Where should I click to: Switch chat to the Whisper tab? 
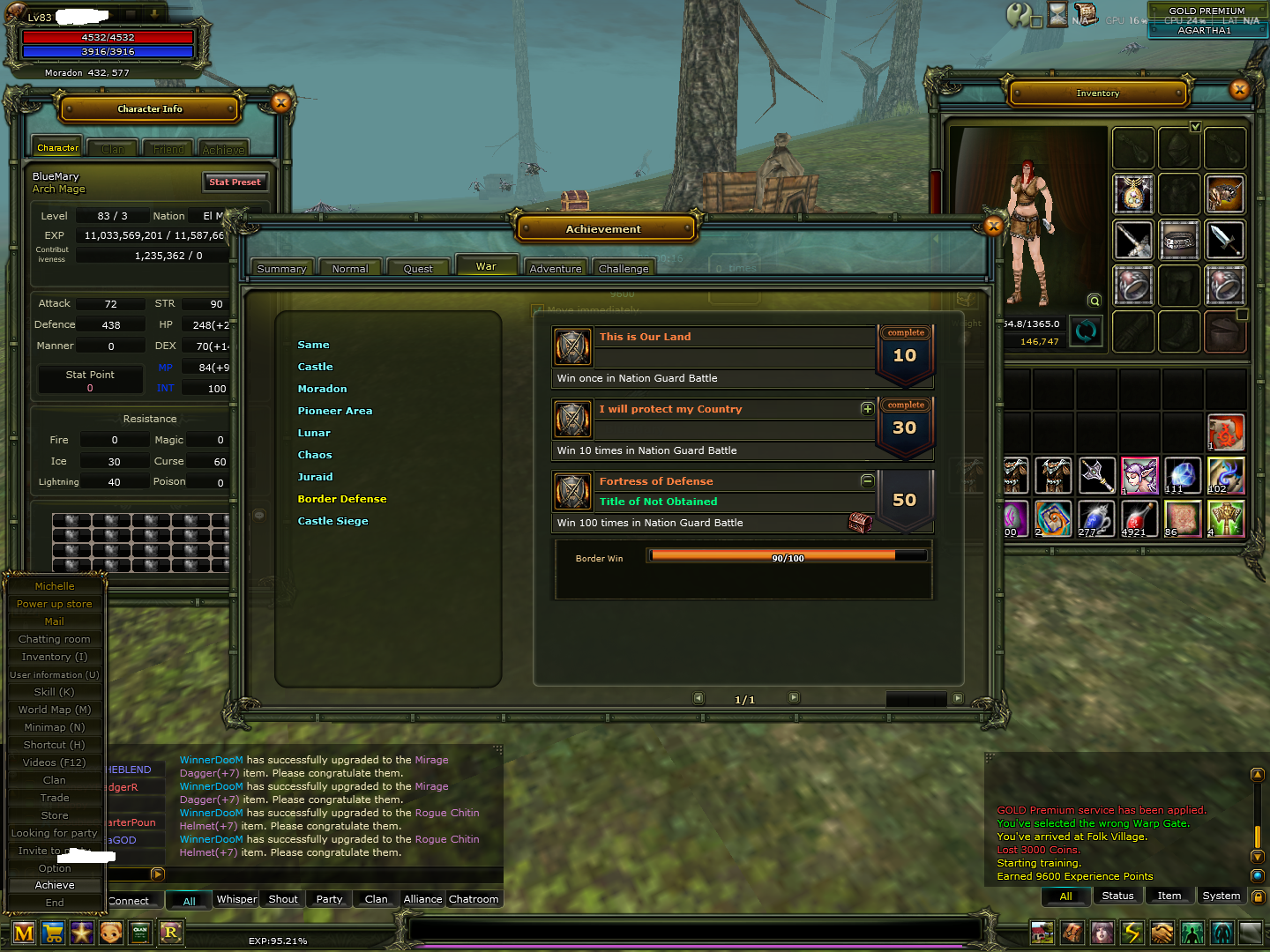click(236, 899)
